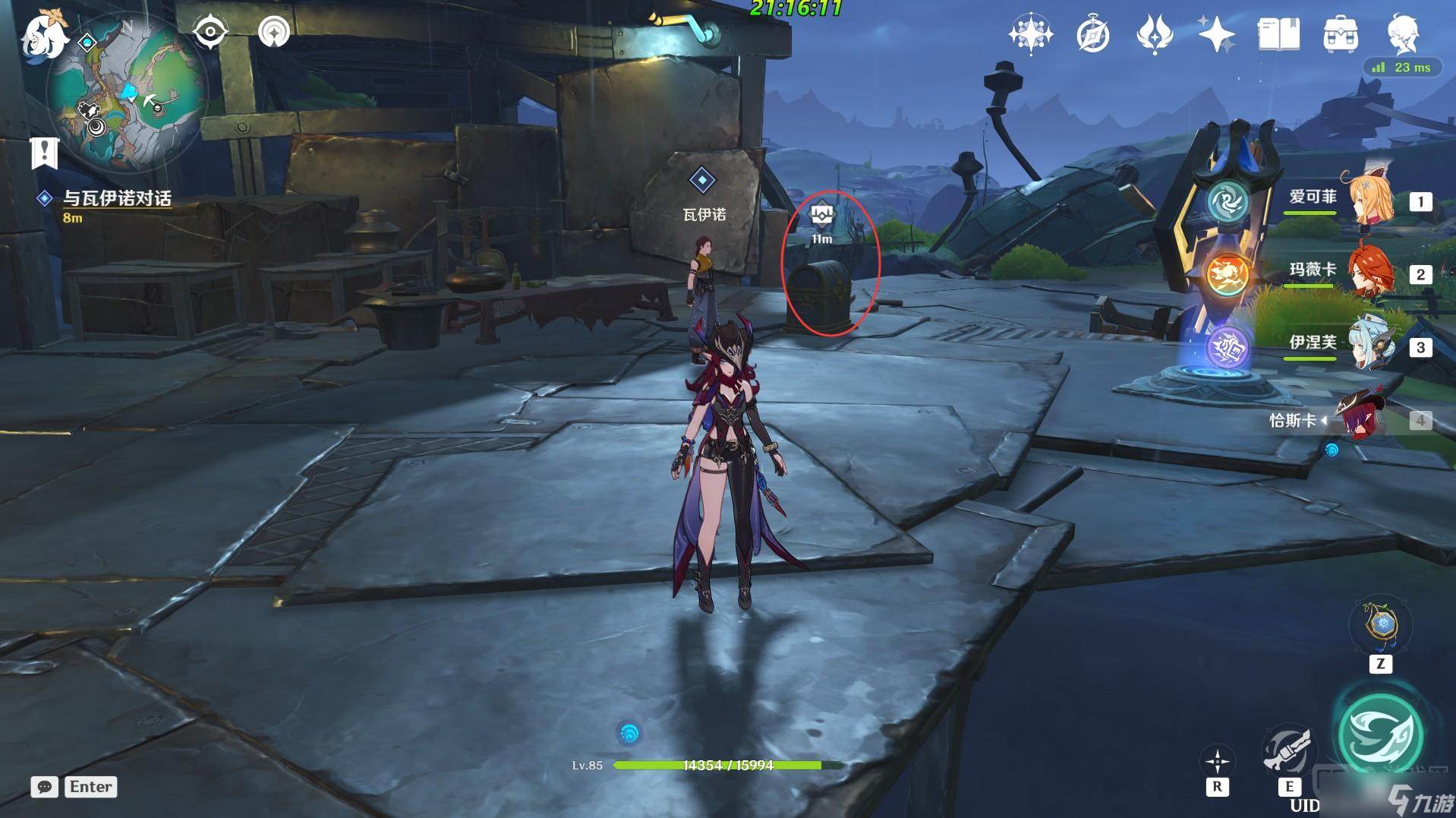Open the battle pass flame-wing icon
This screenshot has height=818, width=1456.
pos(1154,34)
